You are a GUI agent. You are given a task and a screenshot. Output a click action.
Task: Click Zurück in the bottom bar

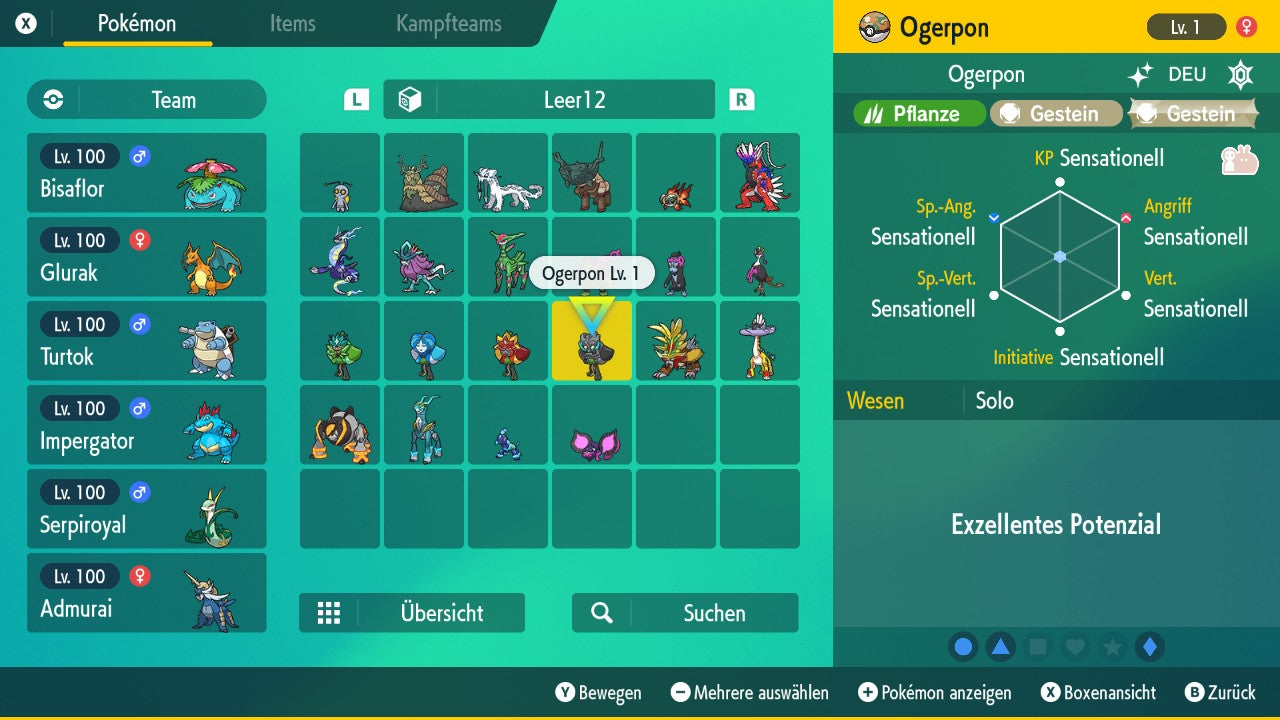1230,692
